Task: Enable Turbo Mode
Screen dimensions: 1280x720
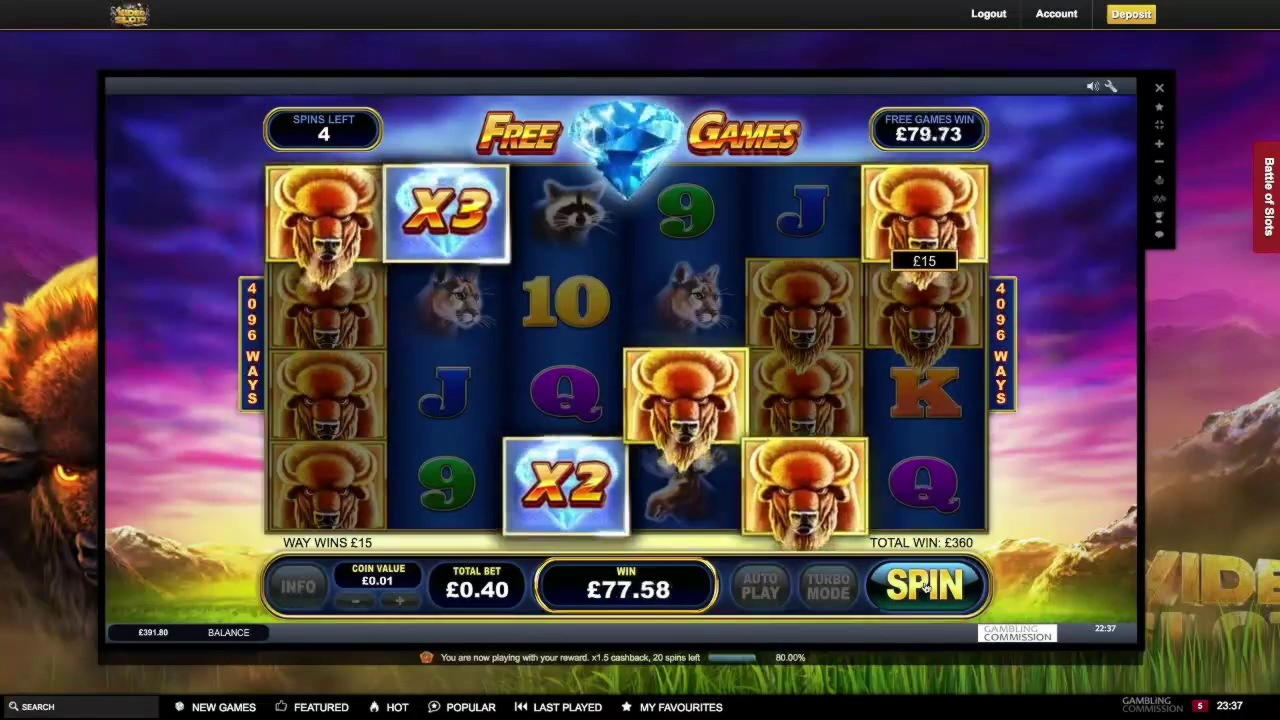Action: click(x=827, y=586)
